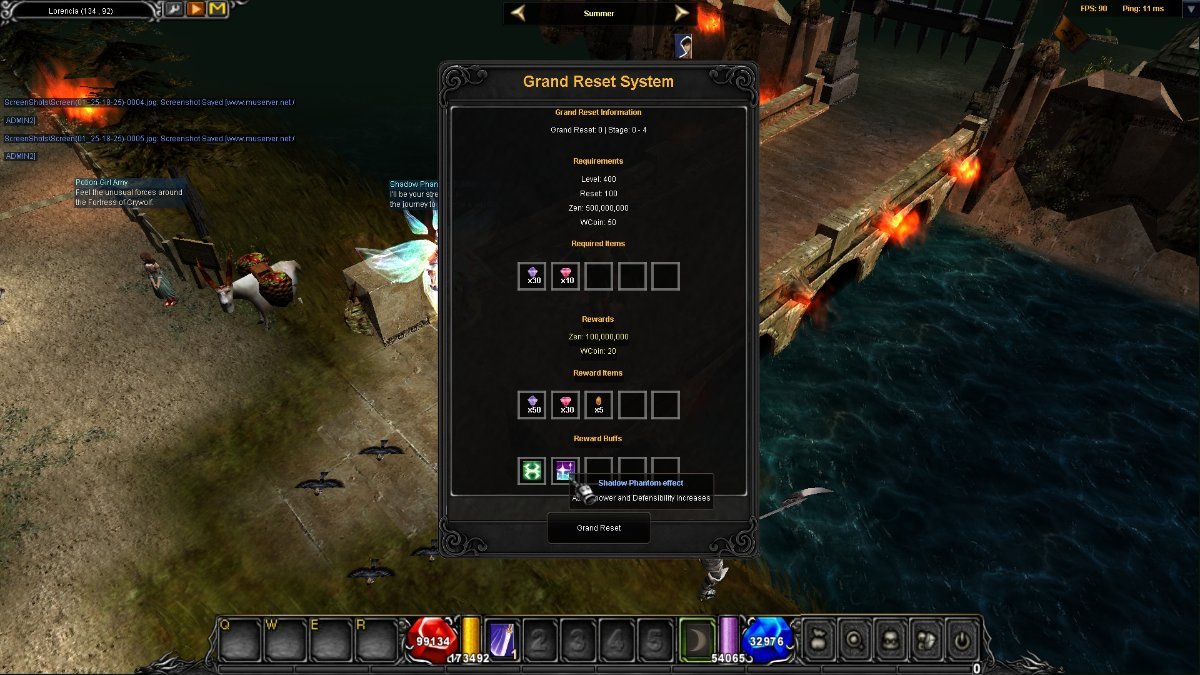This screenshot has height=675, width=1200.
Task: Open the character face icon menu
Action: point(890,639)
